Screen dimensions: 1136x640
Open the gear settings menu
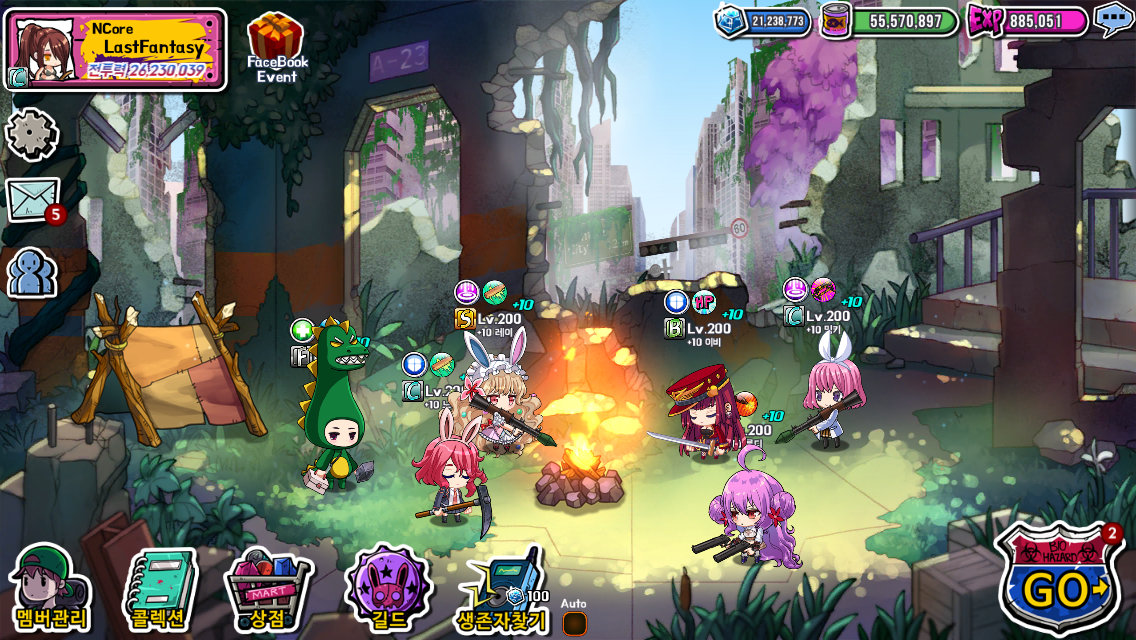point(32,134)
